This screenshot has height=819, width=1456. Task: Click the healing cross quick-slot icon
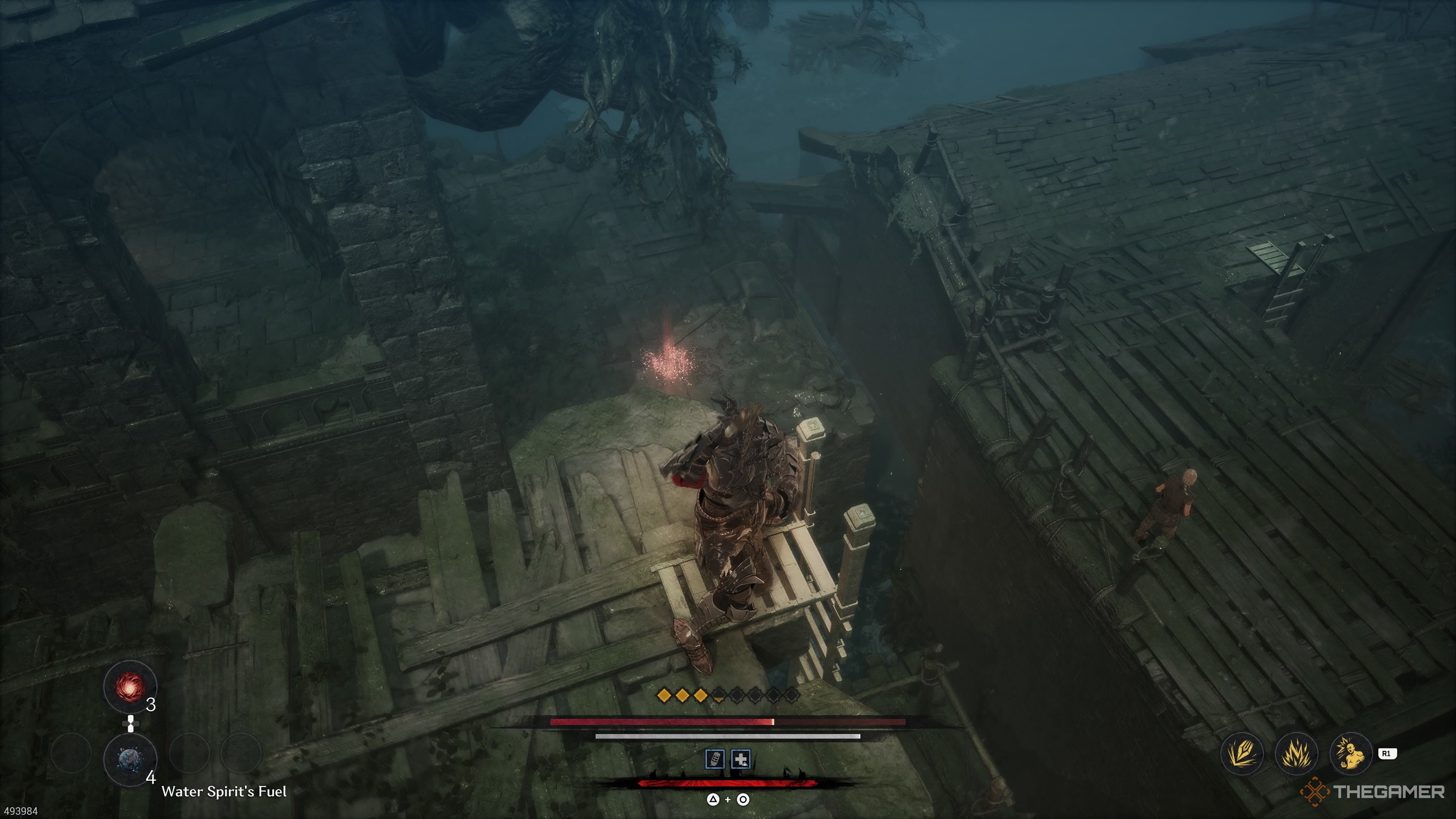pyautogui.click(x=741, y=758)
